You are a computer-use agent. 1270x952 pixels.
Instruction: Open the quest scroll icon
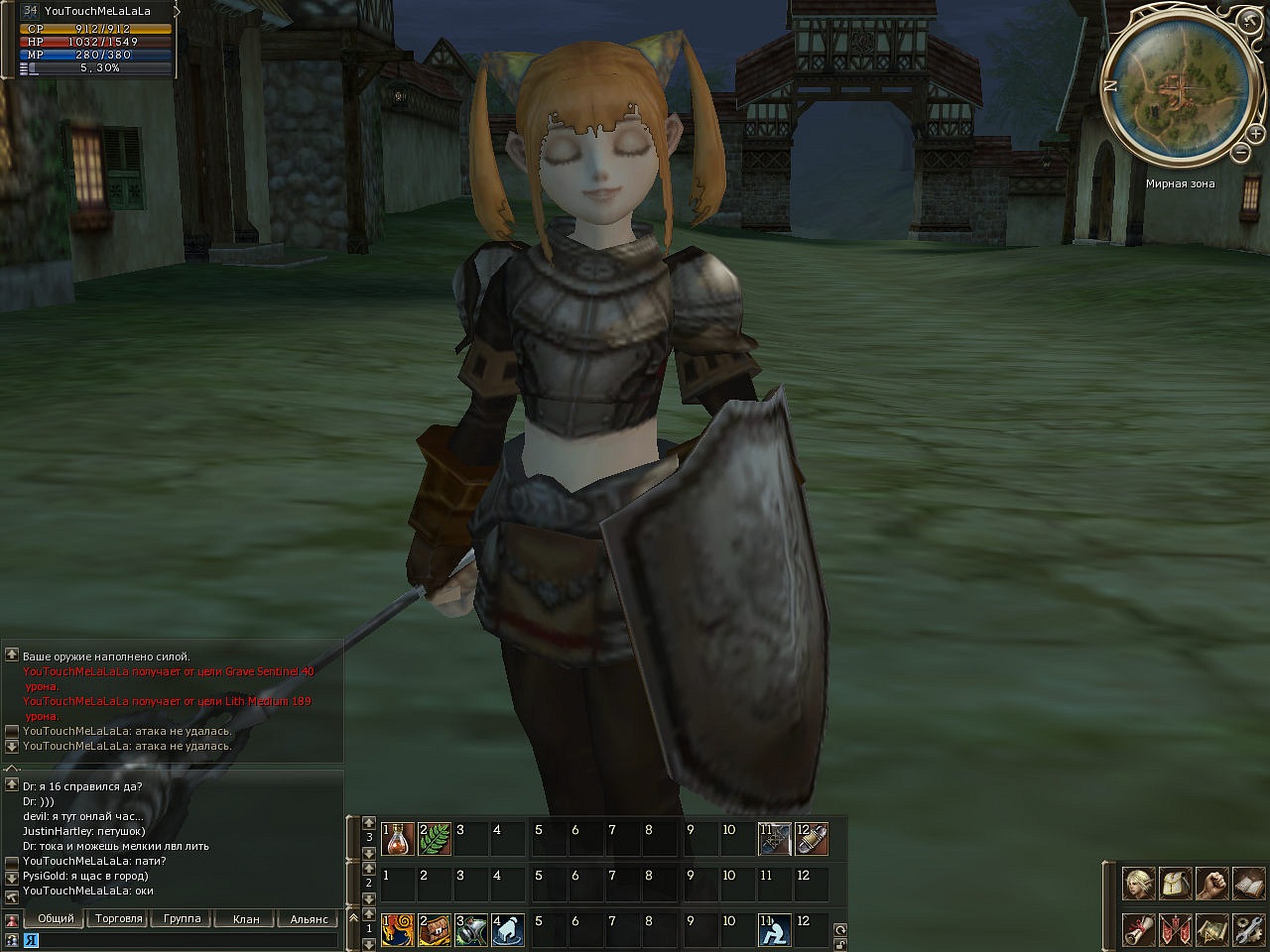tap(1138, 930)
